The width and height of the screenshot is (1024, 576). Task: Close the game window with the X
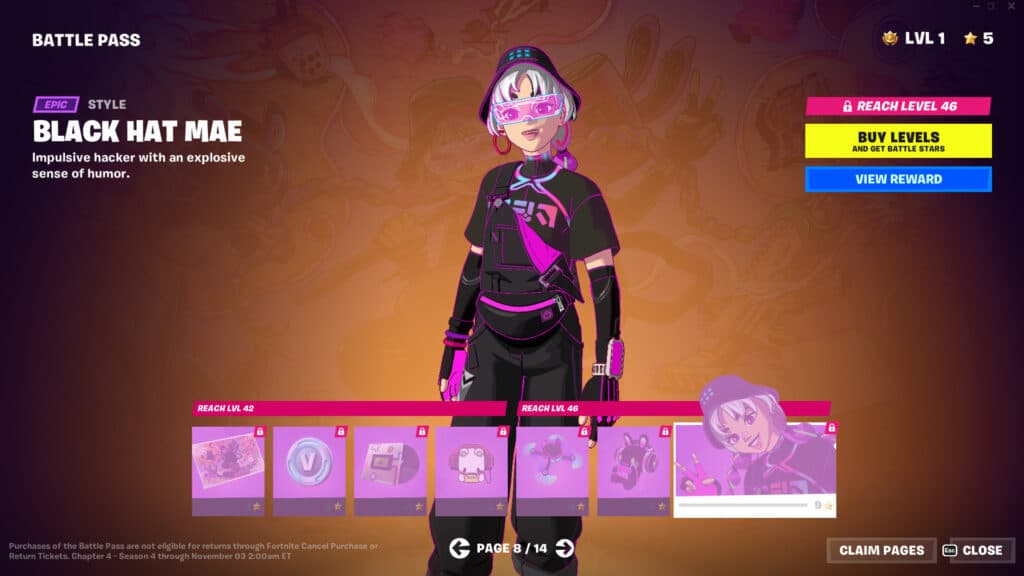click(1010, 6)
